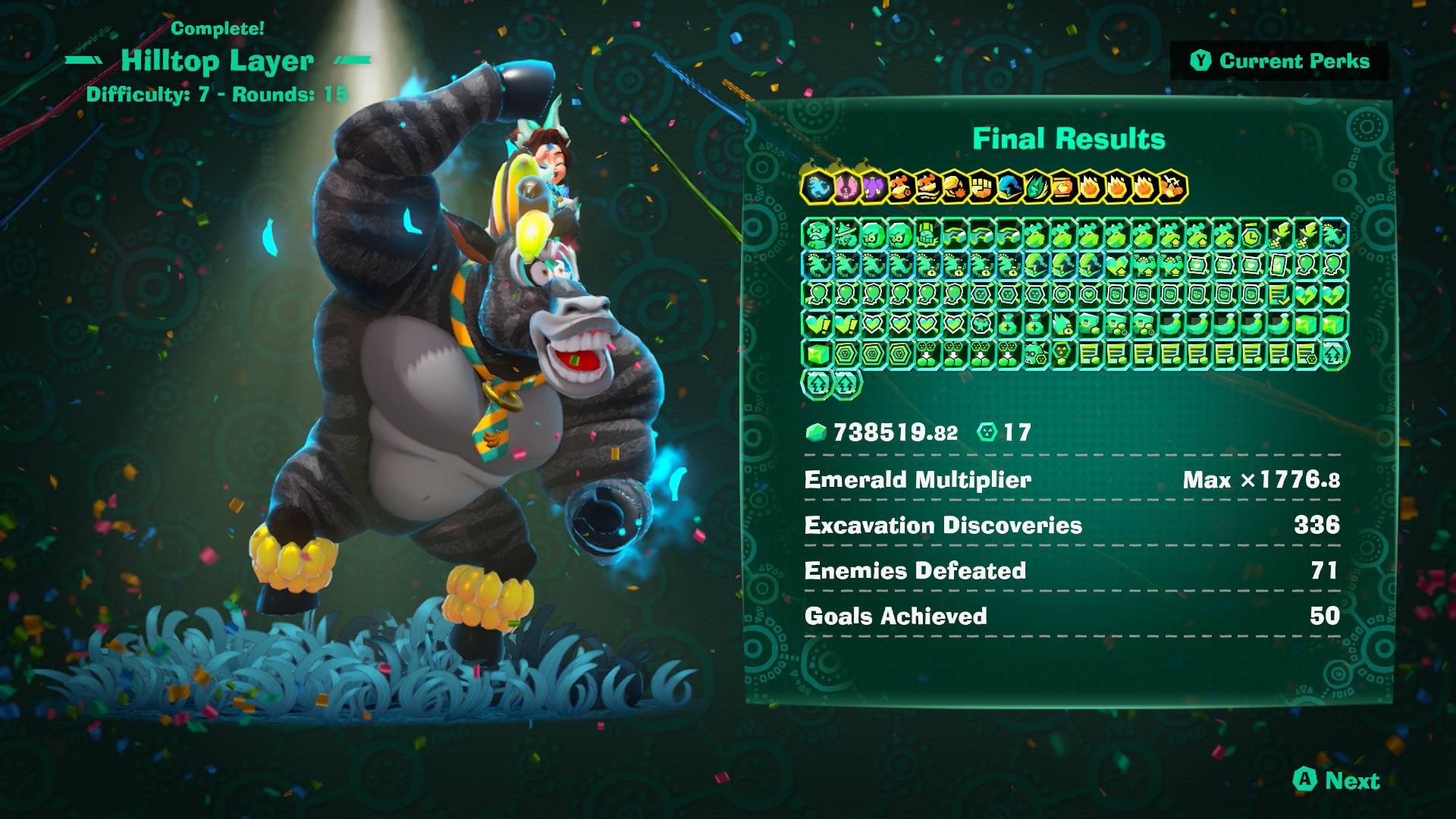Click the Hilltop Layer title
Screen dimensions: 1456x819
point(220,61)
